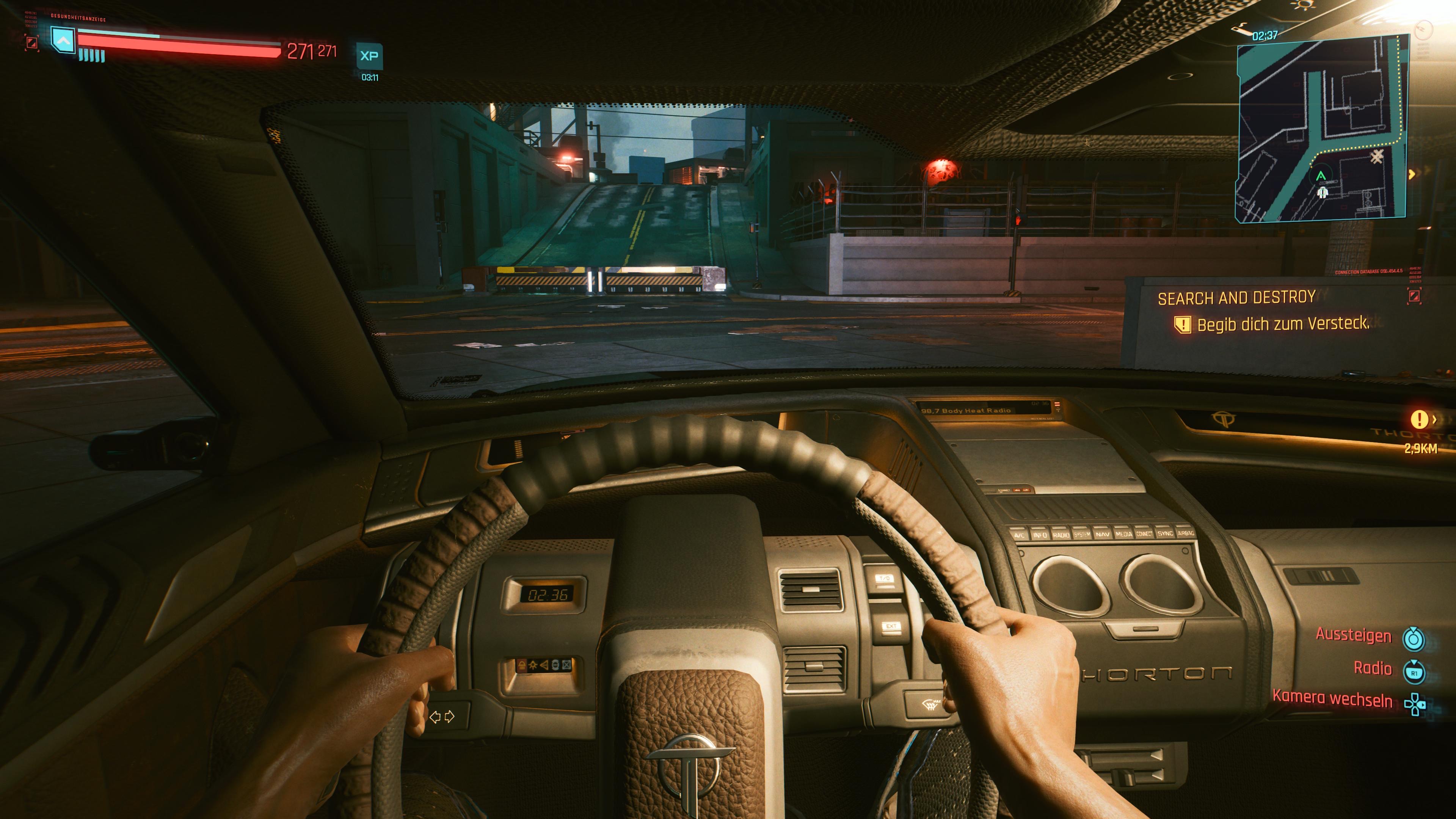
Task: Select the health shield icon
Action: [x=63, y=41]
